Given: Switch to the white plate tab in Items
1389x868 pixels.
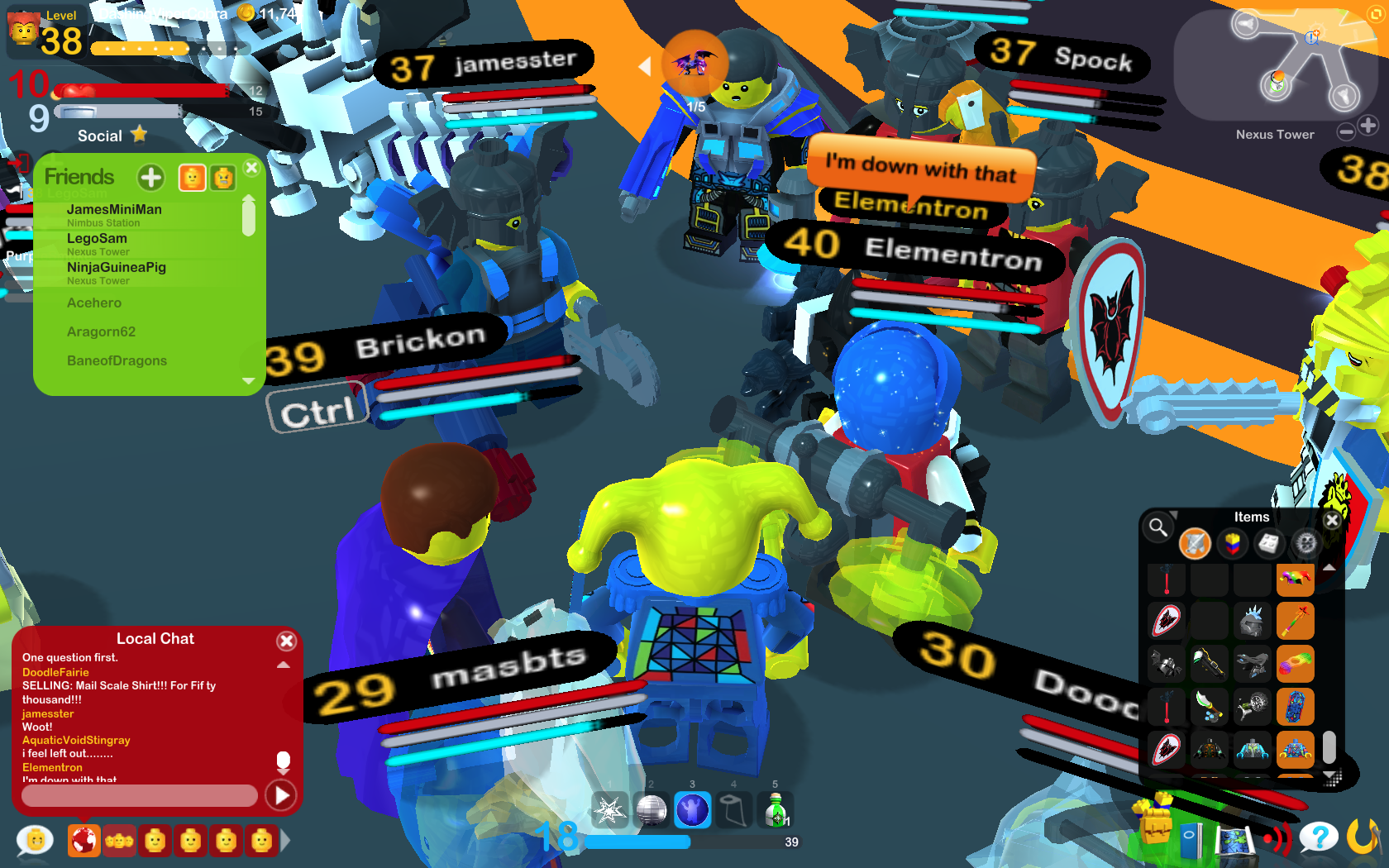Looking at the screenshot, I should click(1268, 544).
